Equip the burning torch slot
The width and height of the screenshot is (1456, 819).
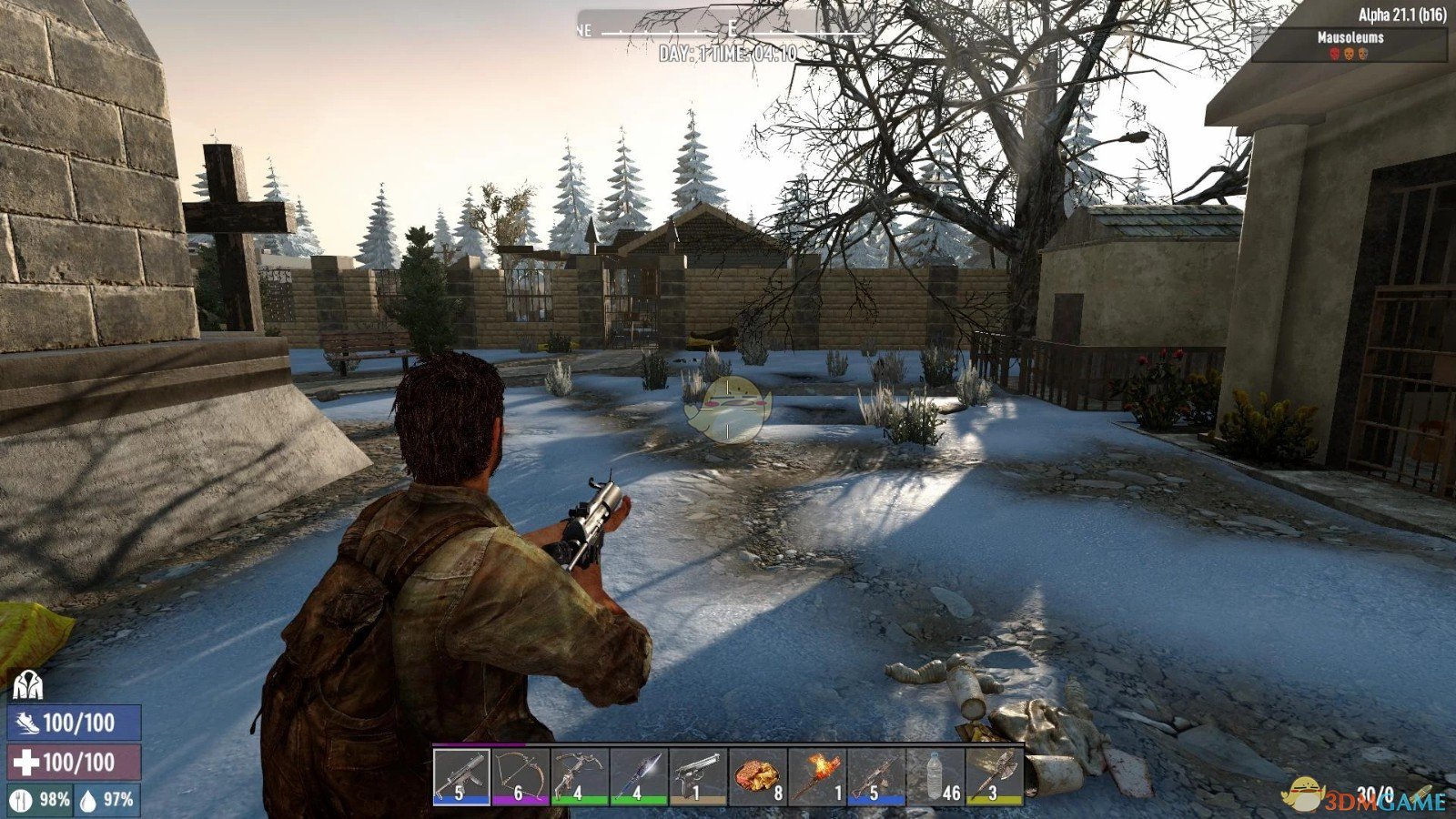click(x=815, y=776)
